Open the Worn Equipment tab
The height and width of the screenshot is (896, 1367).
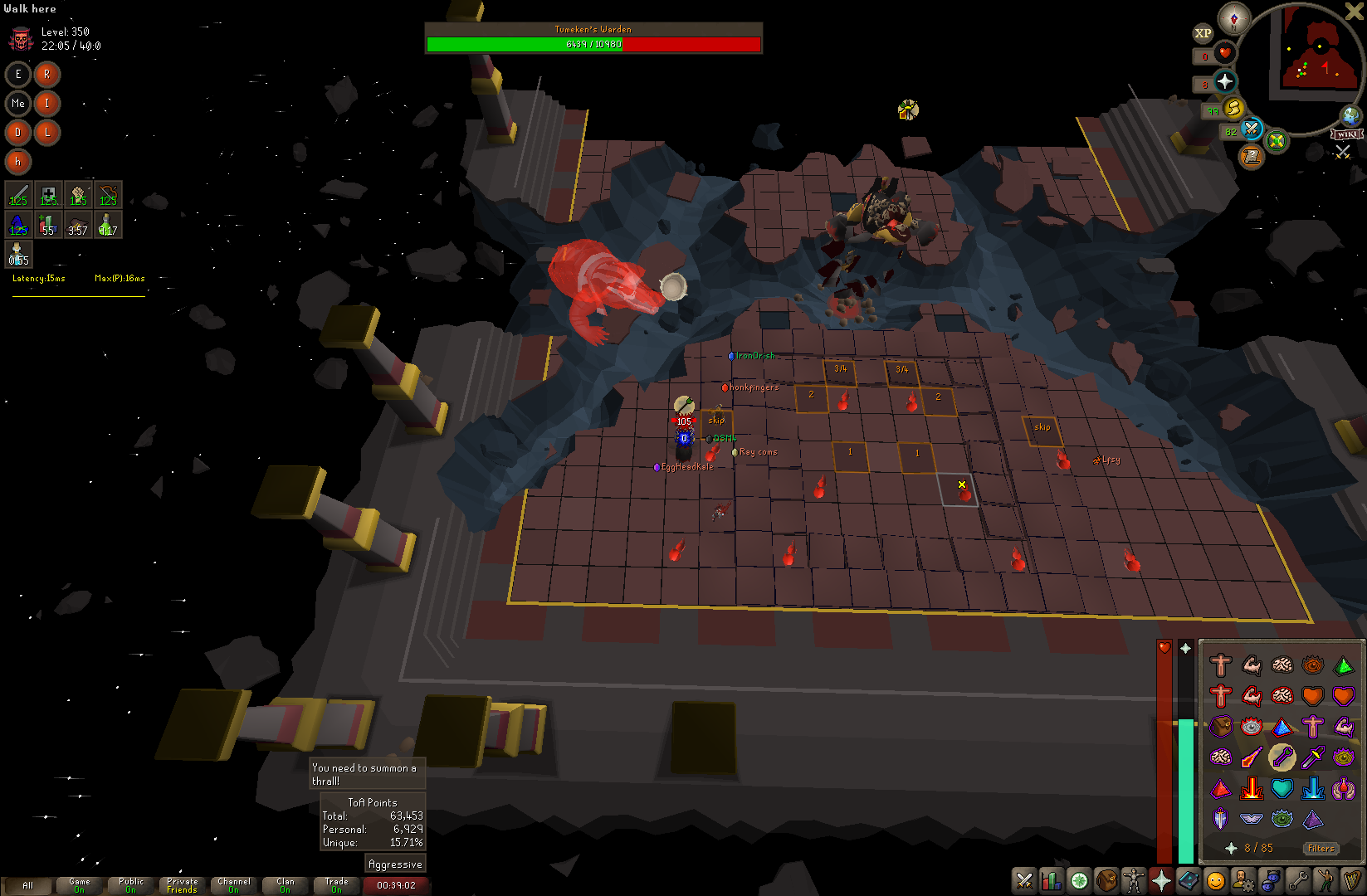tap(1134, 880)
